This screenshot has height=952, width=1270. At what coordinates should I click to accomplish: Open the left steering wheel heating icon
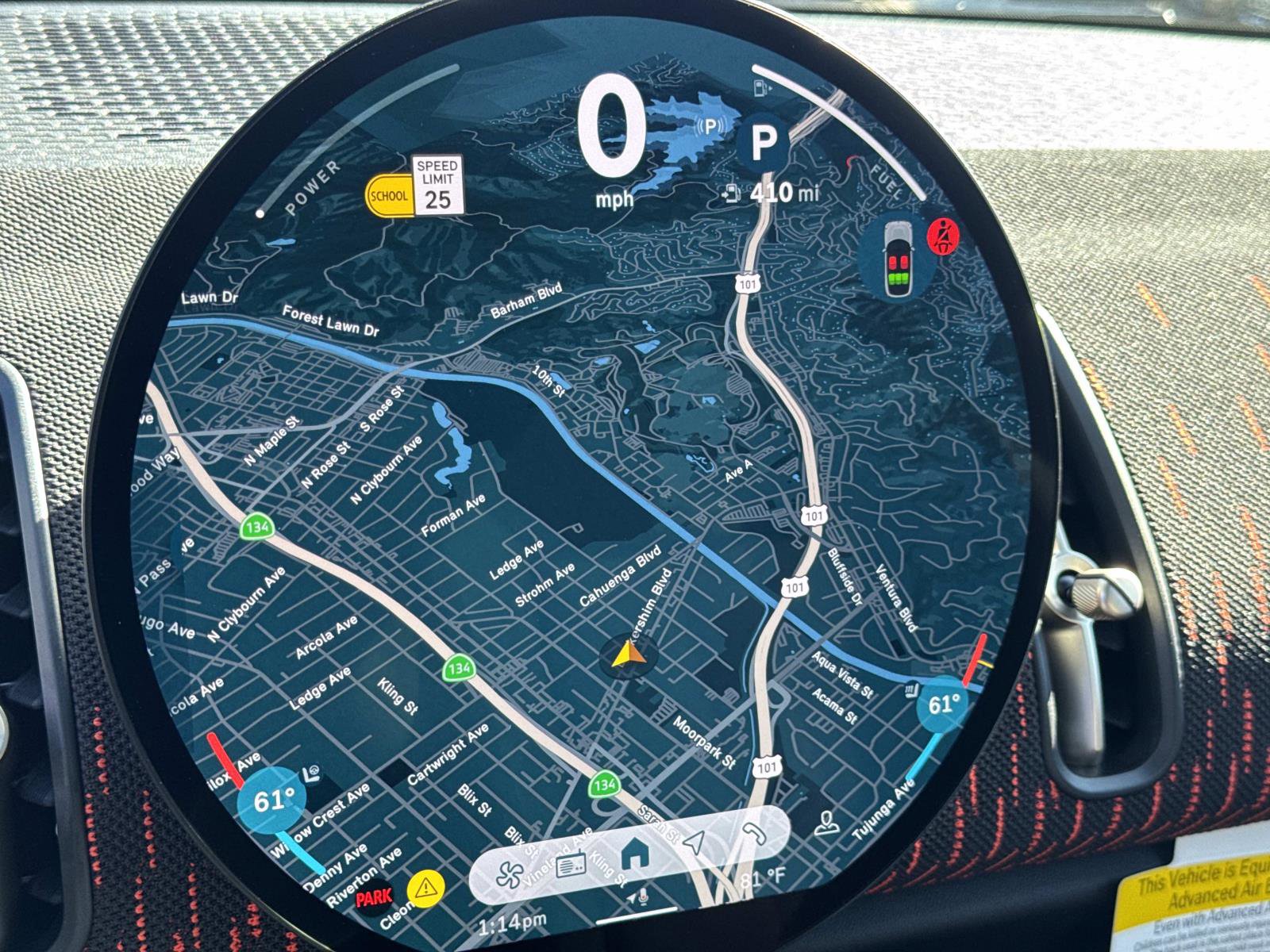coord(313,773)
